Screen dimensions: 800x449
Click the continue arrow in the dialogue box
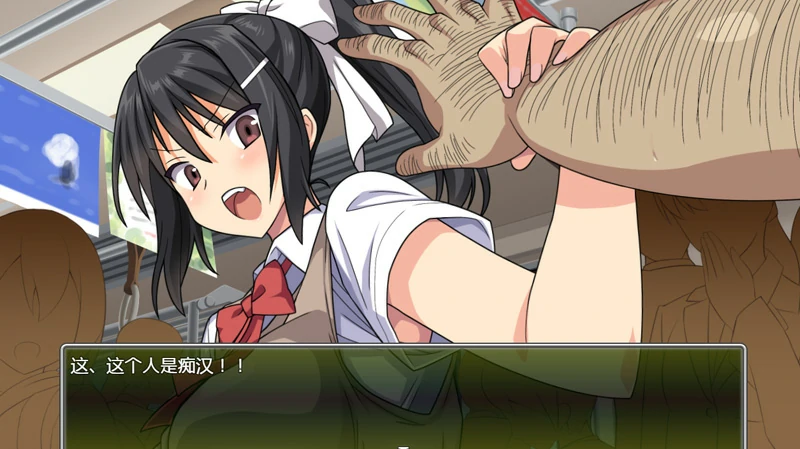pos(403,445)
